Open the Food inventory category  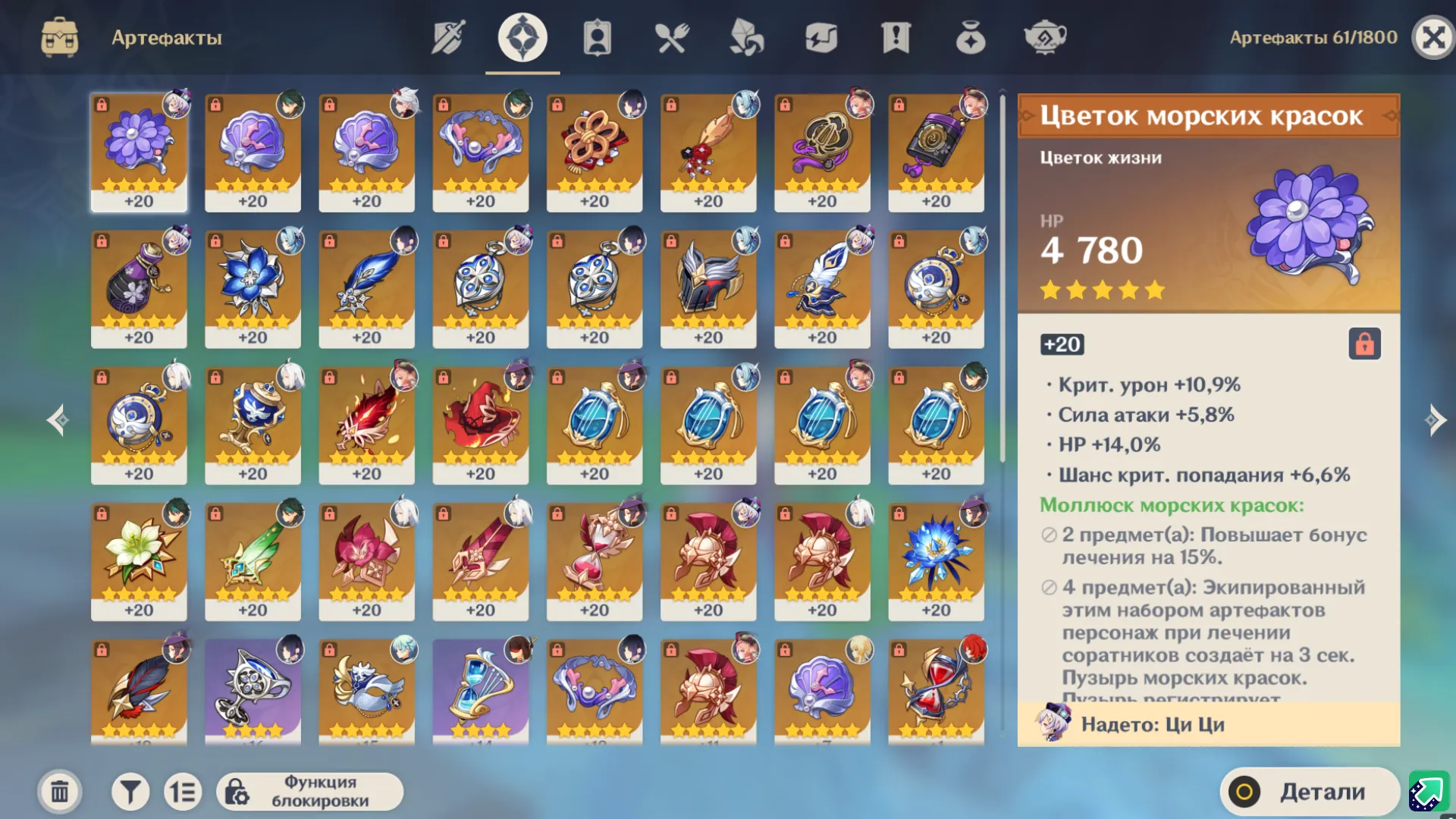click(672, 36)
